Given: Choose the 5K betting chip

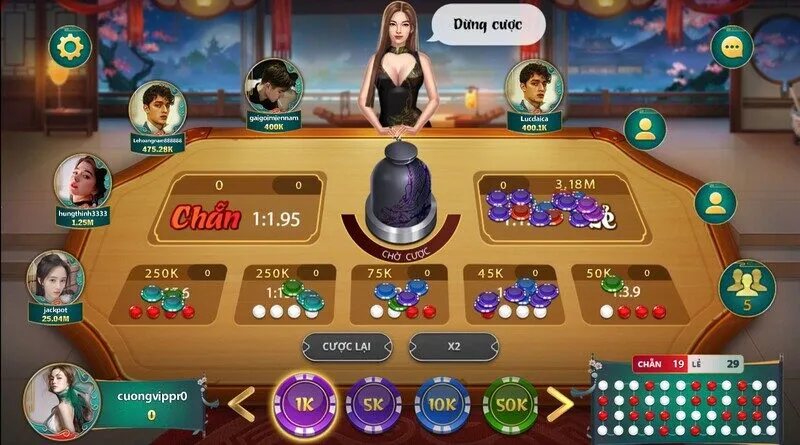Looking at the screenshot, I should [373, 404].
